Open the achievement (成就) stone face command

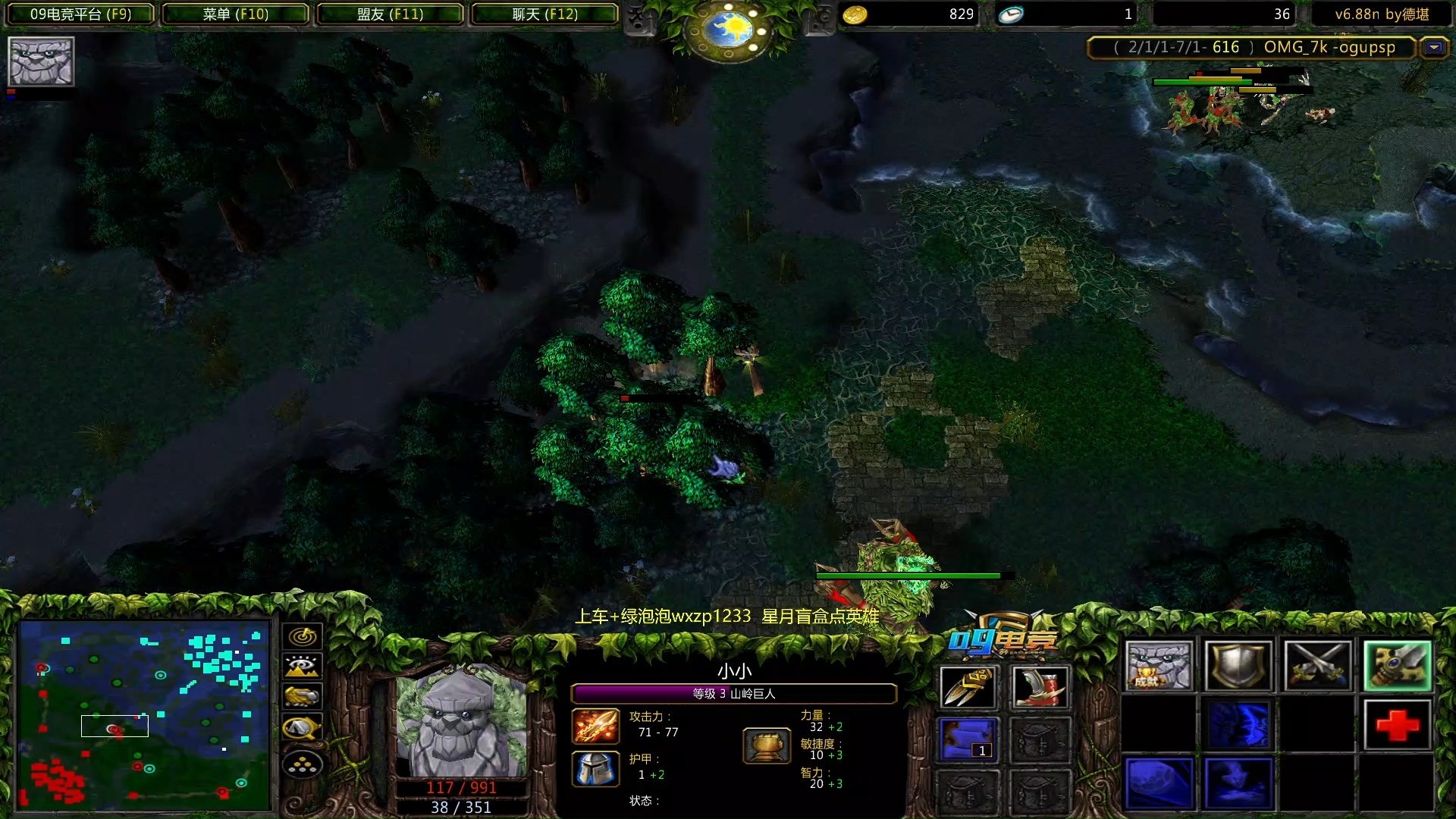coord(1158,666)
